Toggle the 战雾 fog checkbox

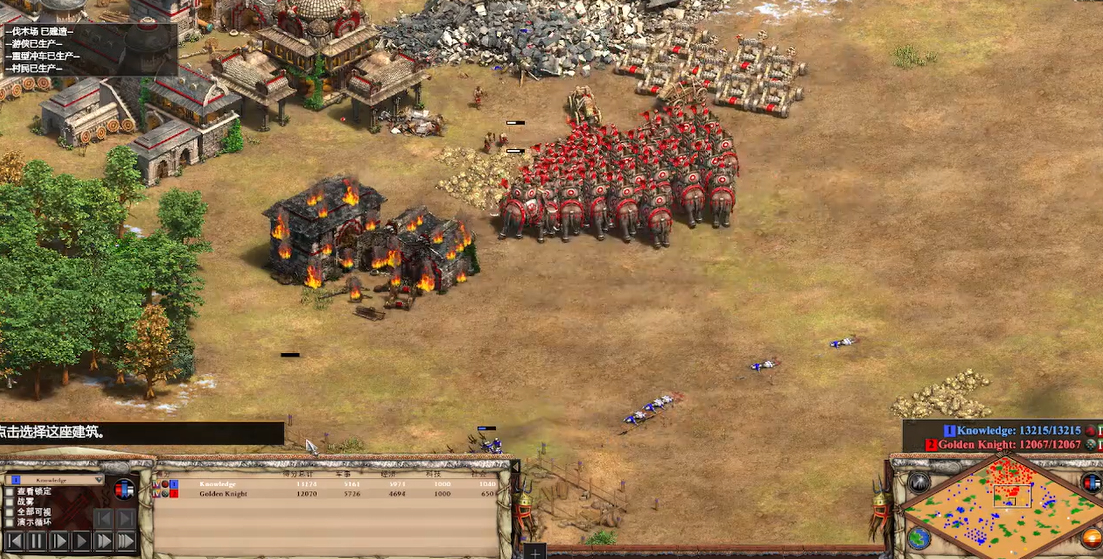pos(10,502)
